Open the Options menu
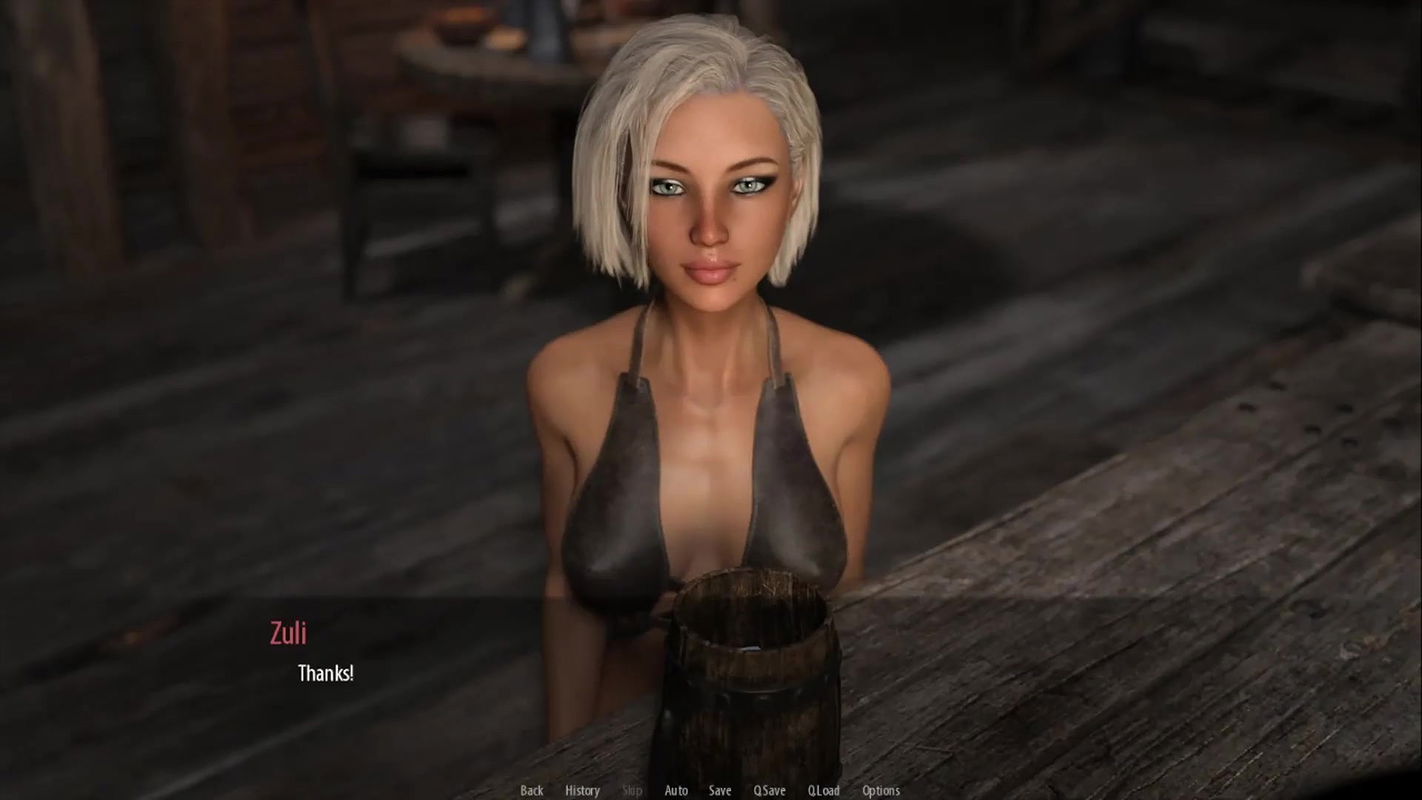 pos(881,790)
